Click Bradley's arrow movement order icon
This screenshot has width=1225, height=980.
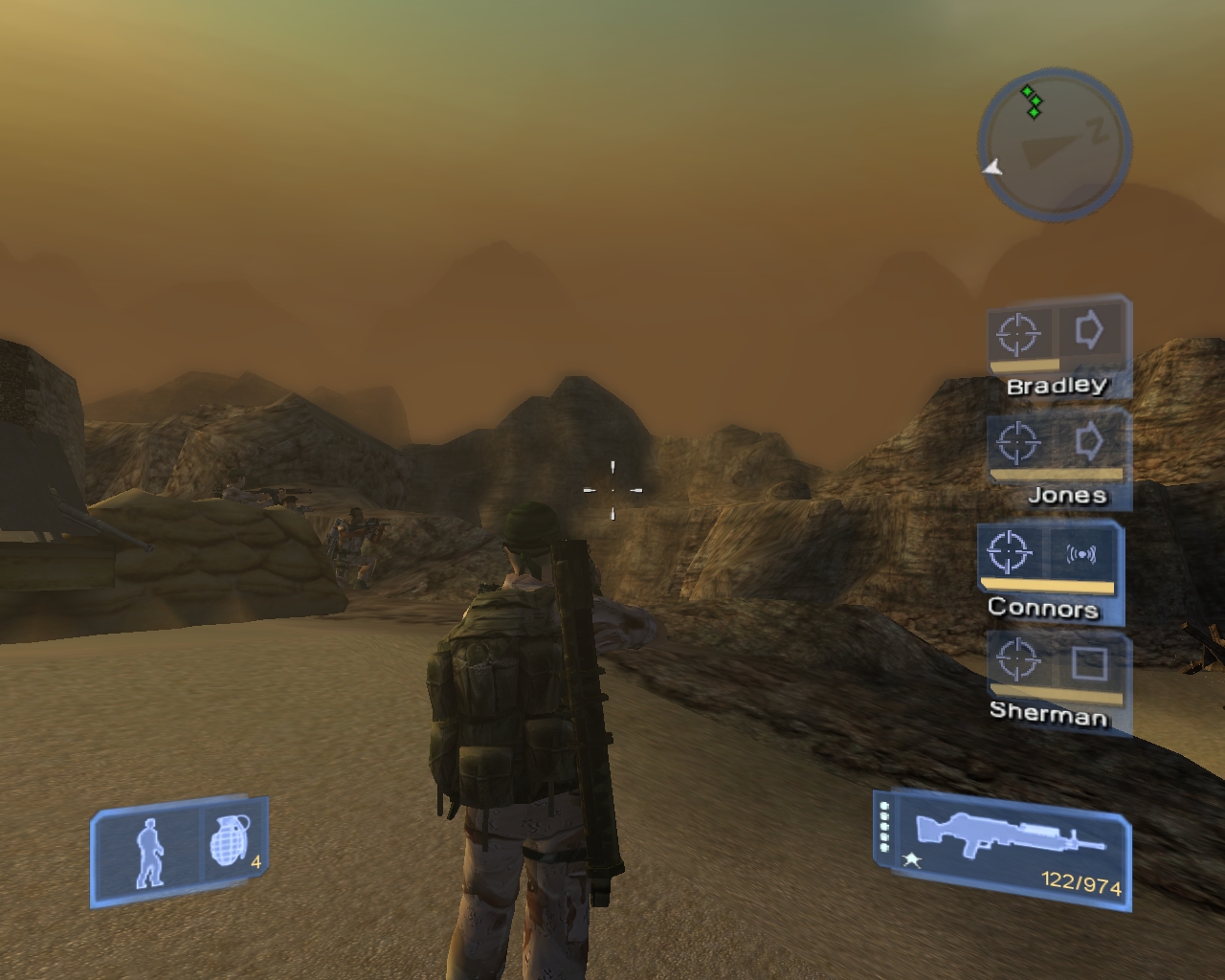[x=1089, y=331]
